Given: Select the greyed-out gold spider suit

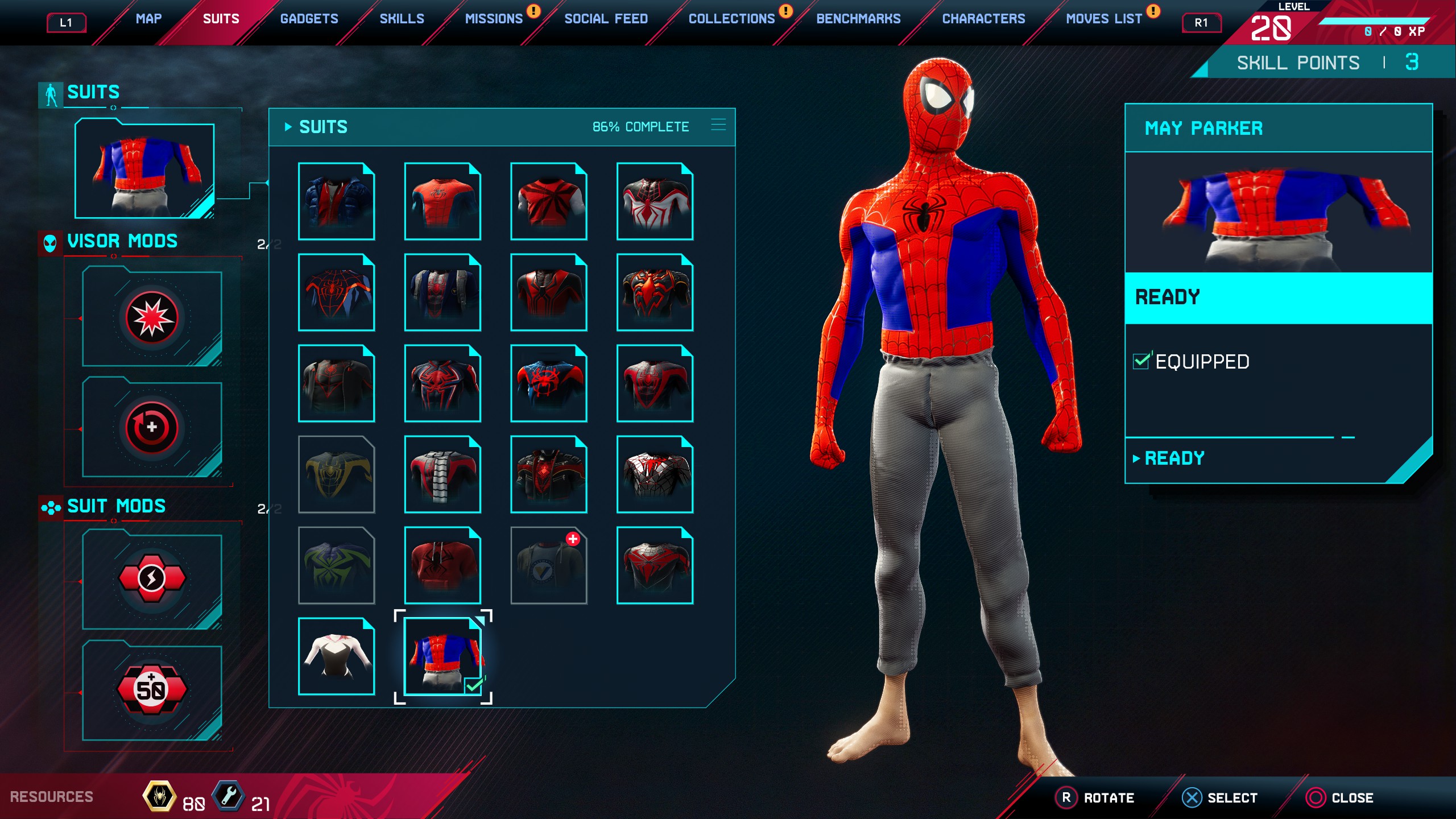Looking at the screenshot, I should (x=336, y=474).
